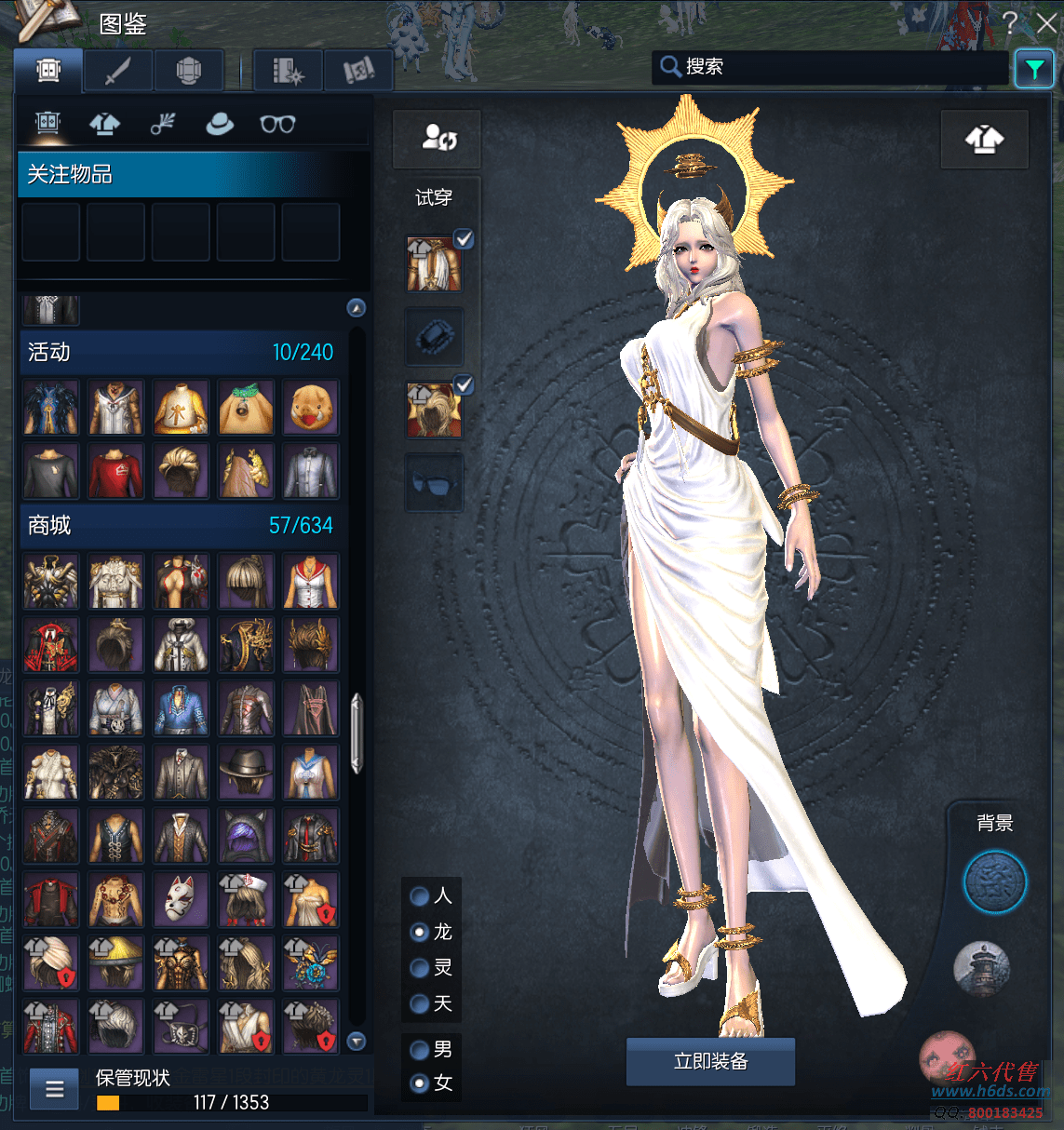This screenshot has width=1064, height=1130.
Task: Click the character swap preview button
Action: pos(438,139)
